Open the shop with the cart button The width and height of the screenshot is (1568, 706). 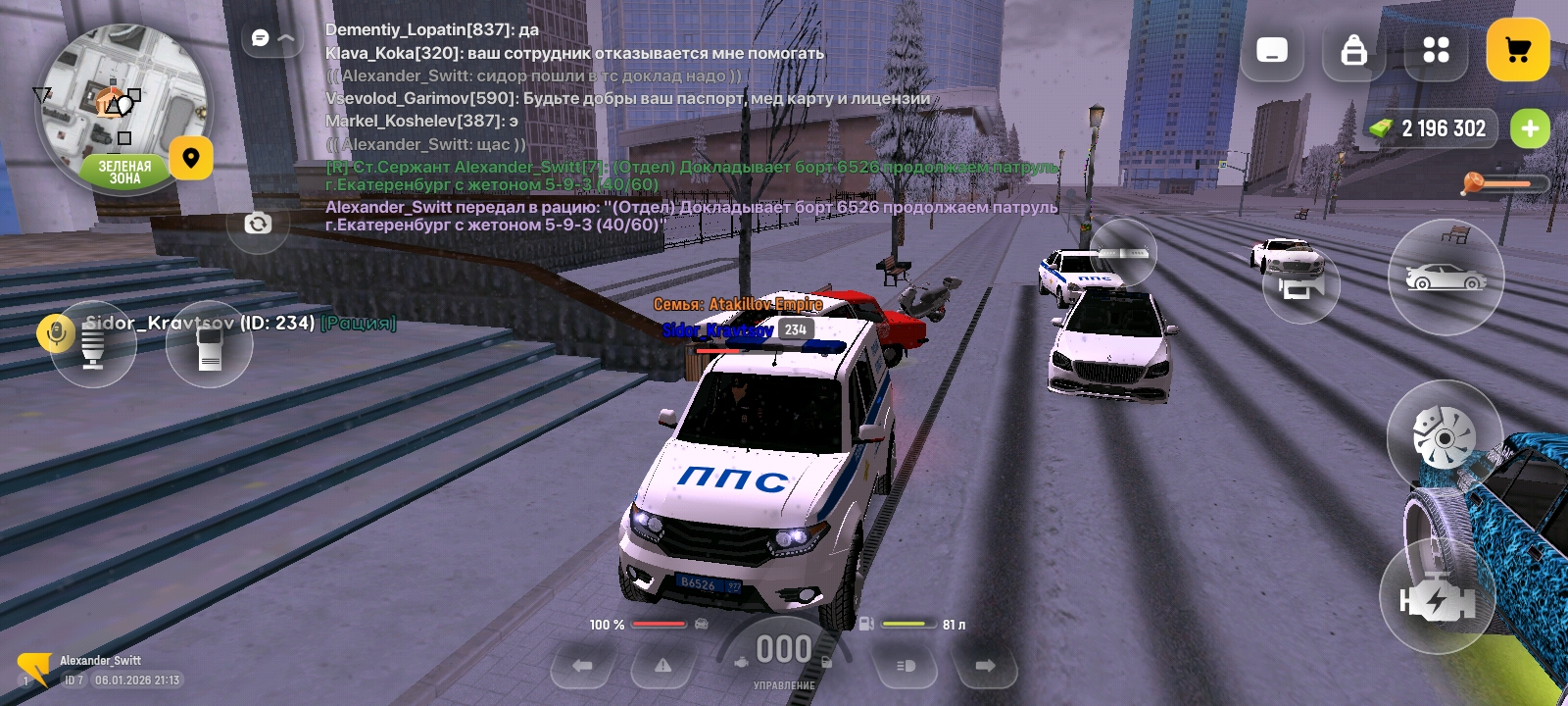click(1517, 50)
